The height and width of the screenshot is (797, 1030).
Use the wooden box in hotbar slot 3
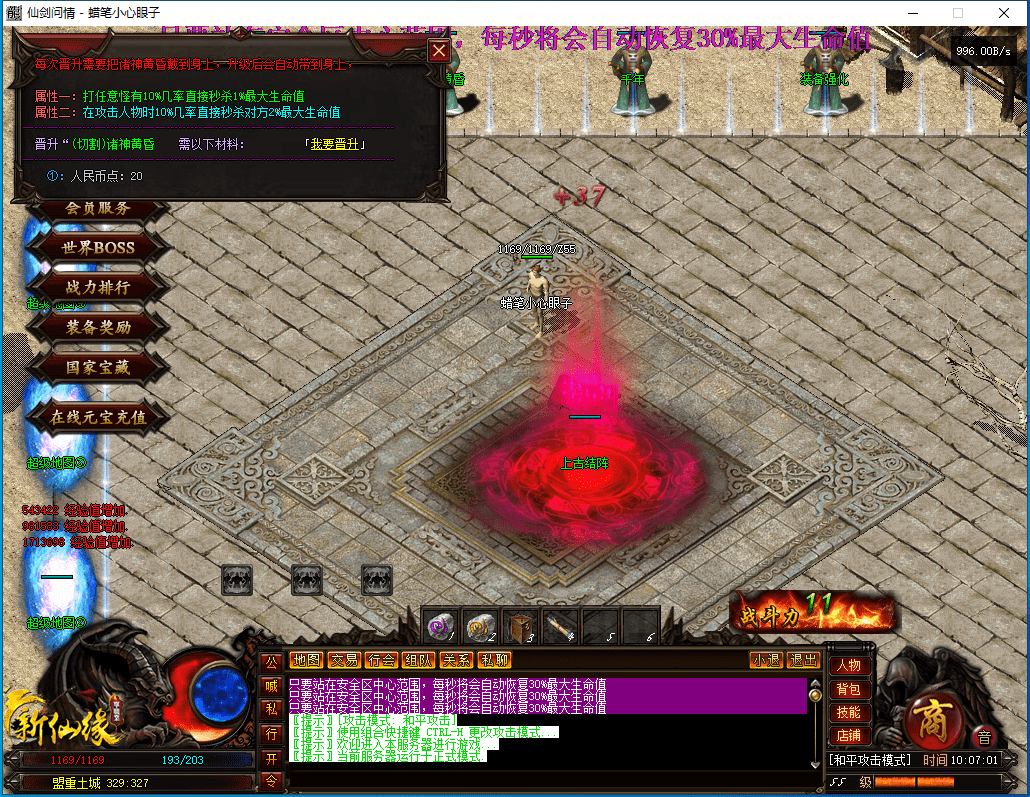coord(520,626)
